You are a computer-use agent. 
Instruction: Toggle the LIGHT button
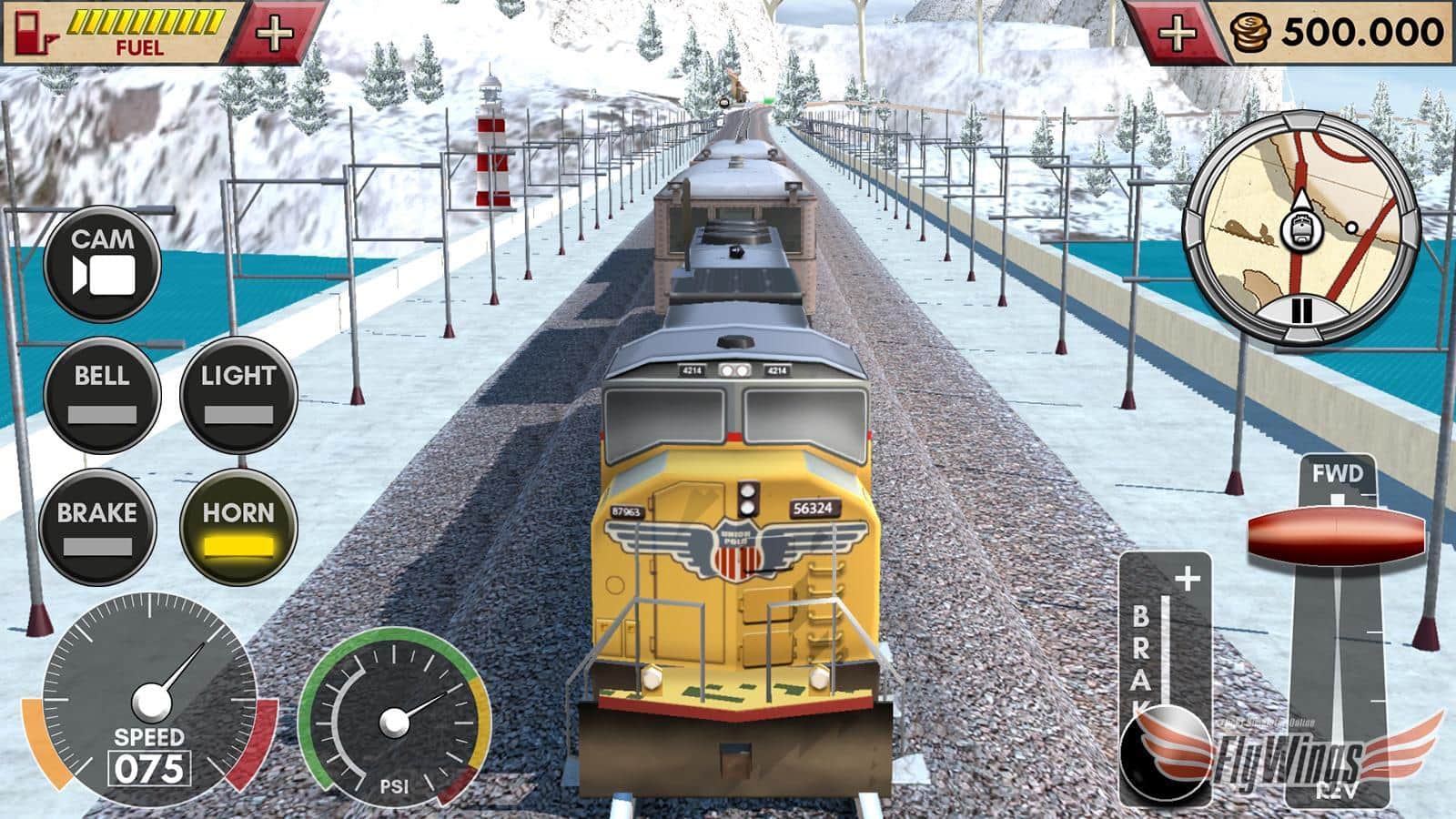click(238, 394)
